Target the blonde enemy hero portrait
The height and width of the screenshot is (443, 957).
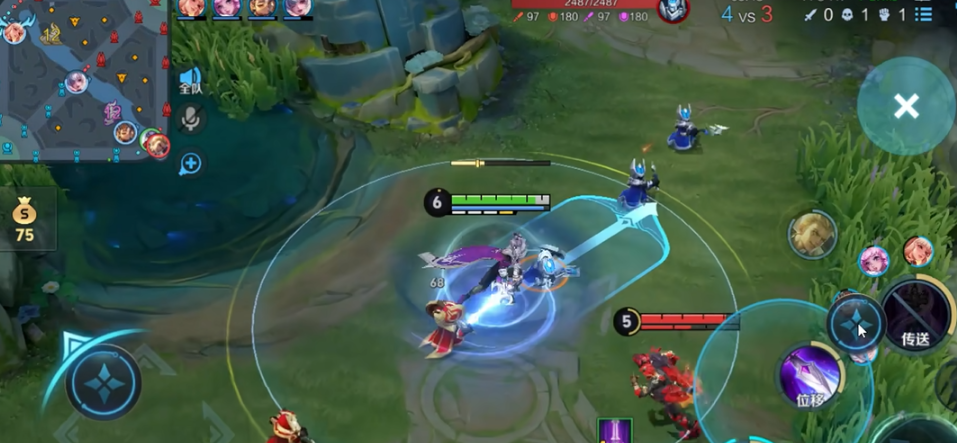[811, 235]
